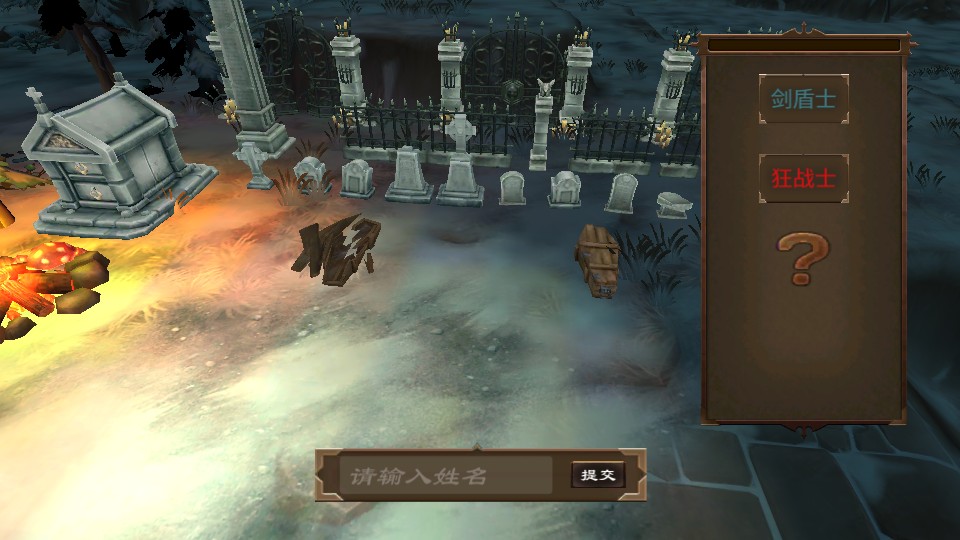Submit the name with 提交 button
Screen dimensions: 960x540
click(x=598, y=475)
